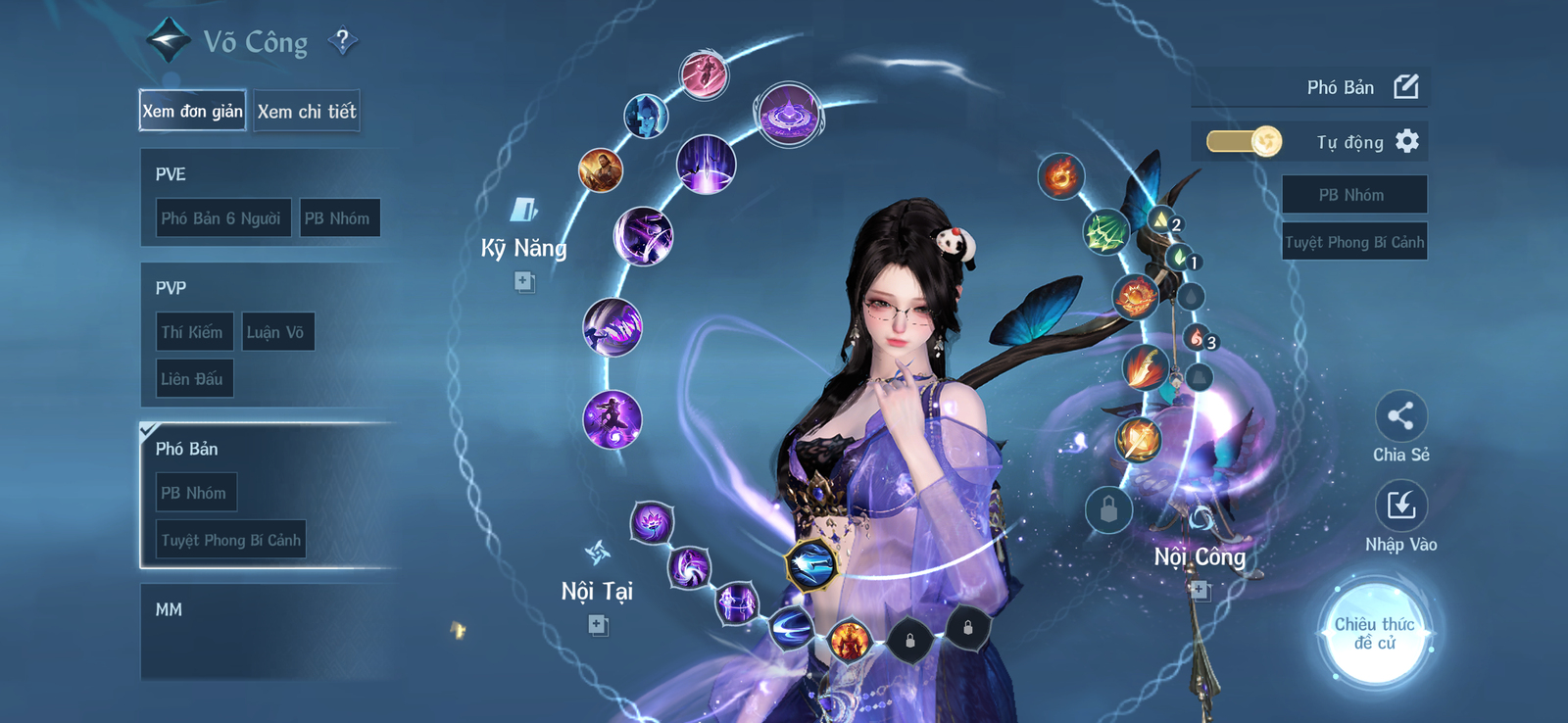Select the MM category in sidebar
1568x723 pixels.
[170, 609]
